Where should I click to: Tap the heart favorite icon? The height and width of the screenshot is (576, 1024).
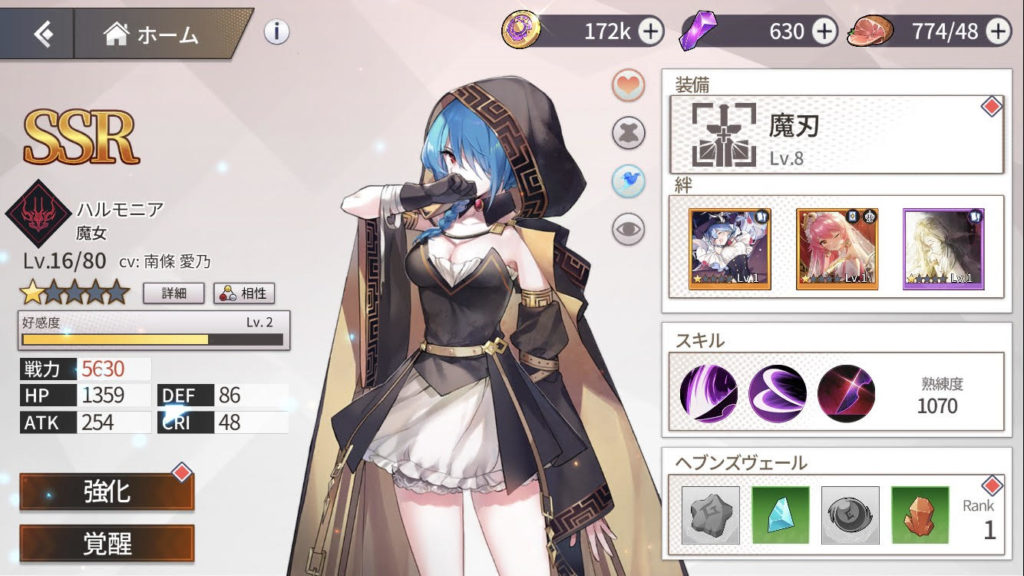628,86
